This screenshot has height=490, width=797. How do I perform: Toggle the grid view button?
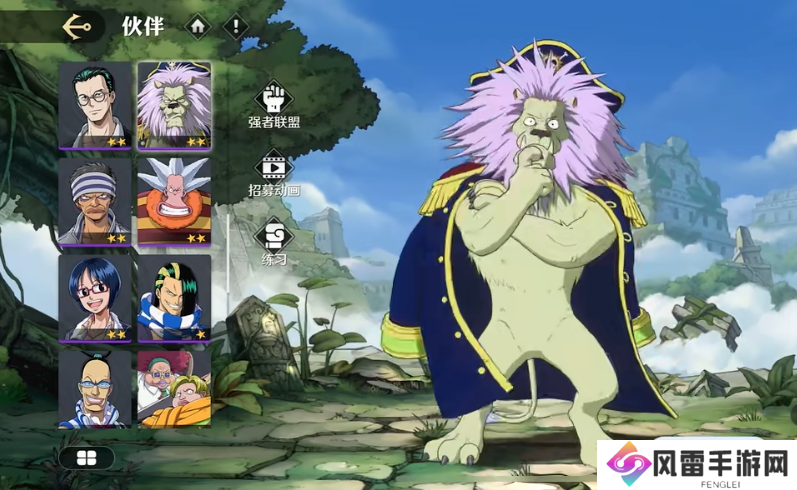[86, 458]
